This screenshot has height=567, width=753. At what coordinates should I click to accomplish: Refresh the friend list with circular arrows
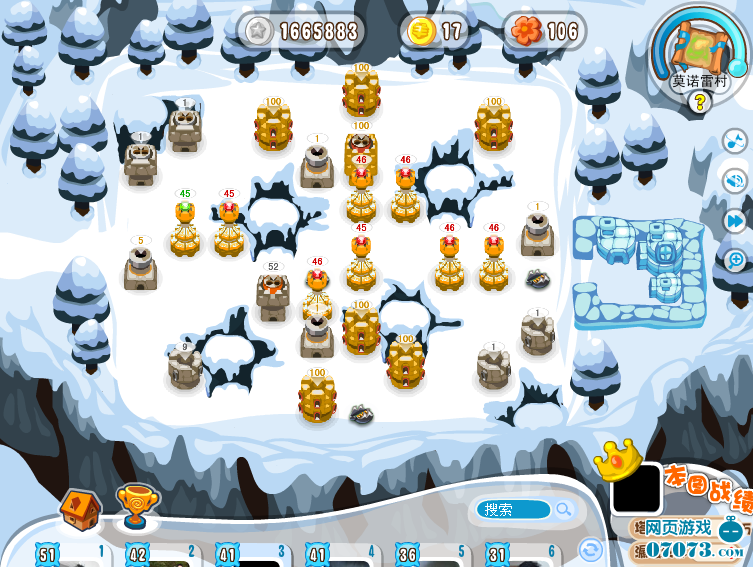591,549
